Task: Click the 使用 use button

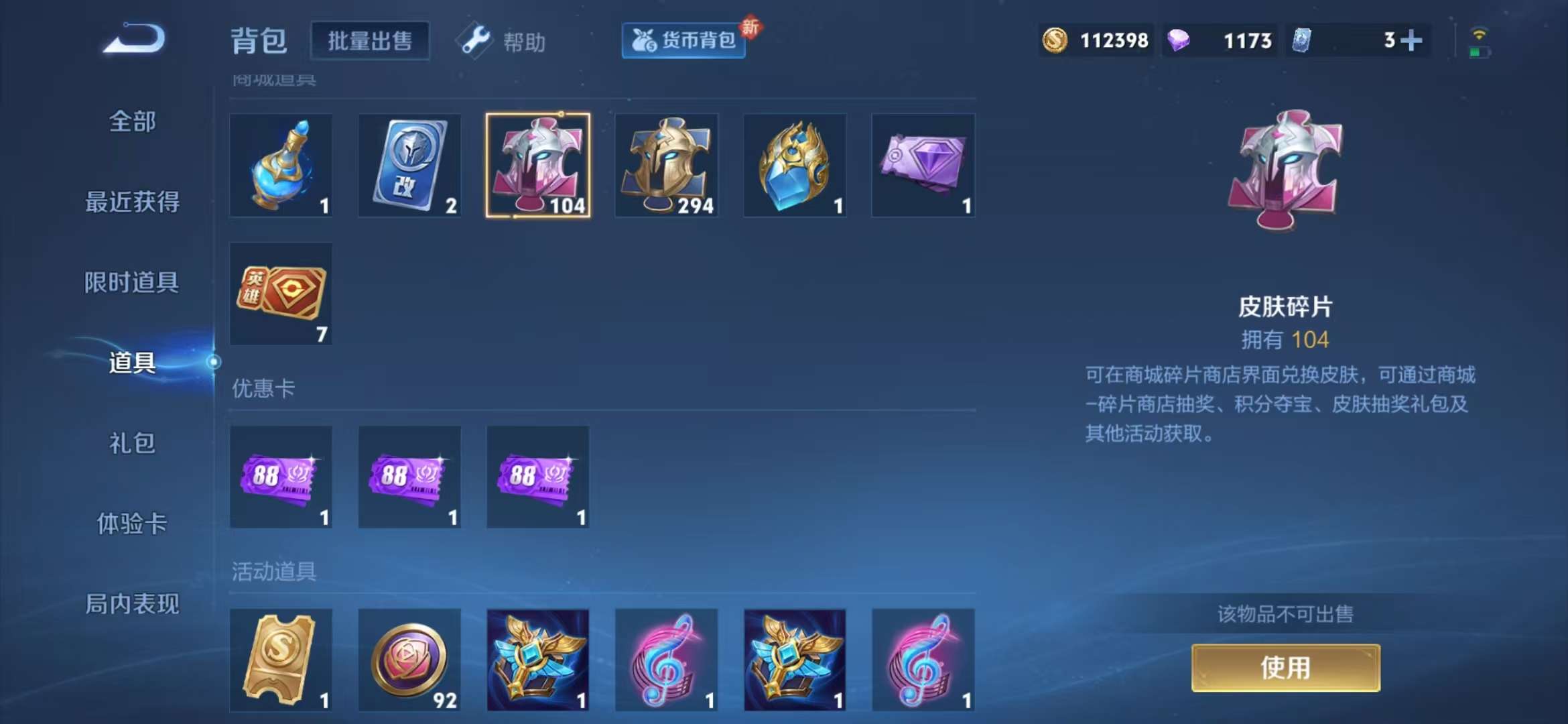Action: coord(1288,667)
